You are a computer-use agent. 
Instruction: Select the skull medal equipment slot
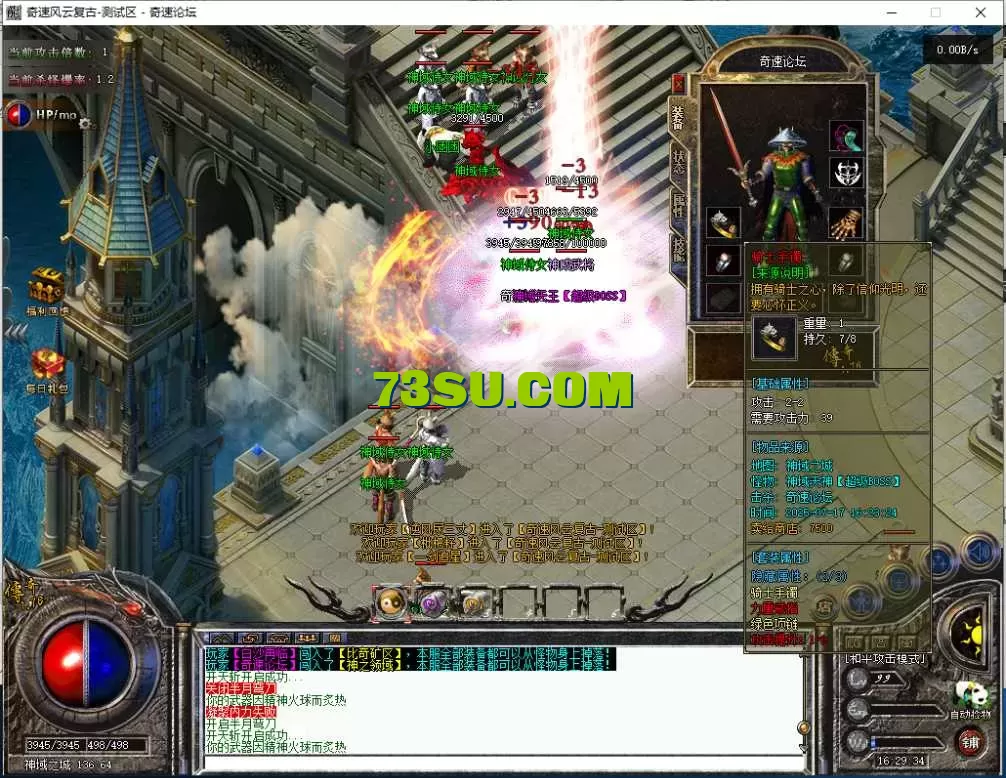pyautogui.click(x=846, y=174)
